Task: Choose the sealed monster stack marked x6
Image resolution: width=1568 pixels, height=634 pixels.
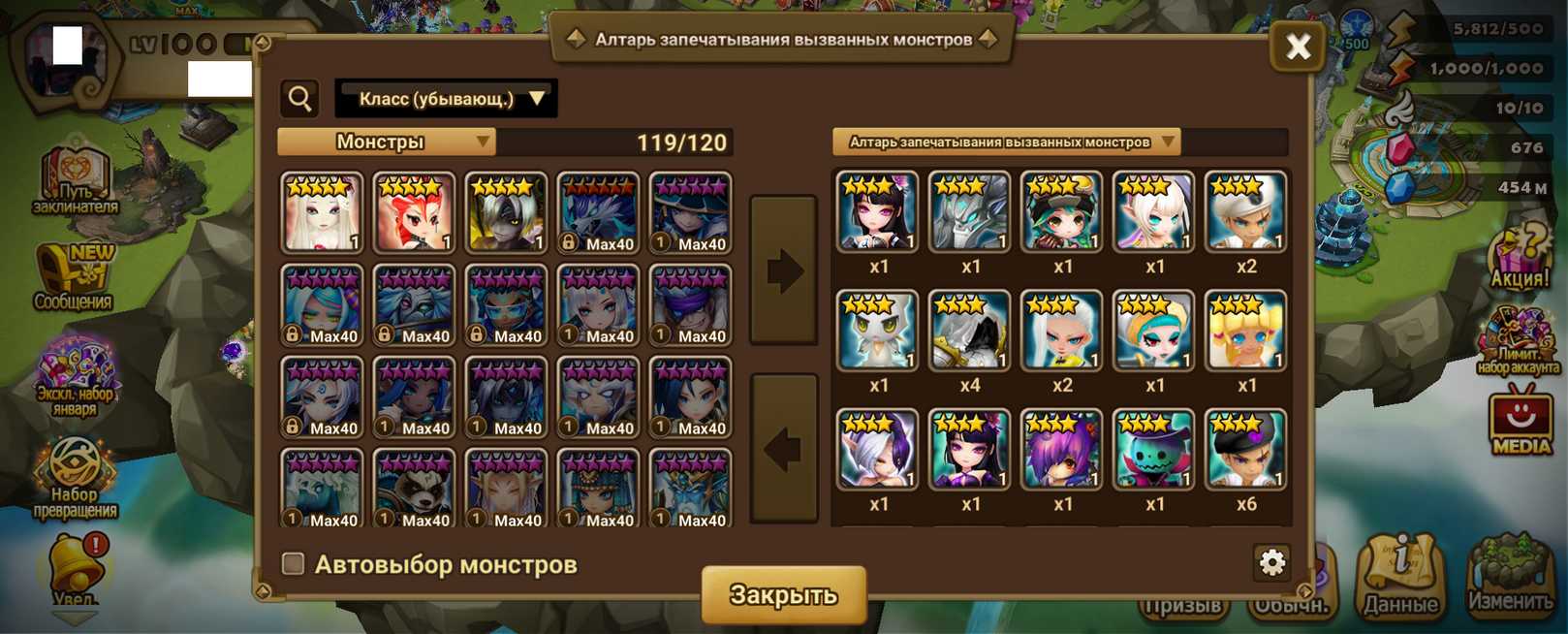Action: (x=1245, y=451)
